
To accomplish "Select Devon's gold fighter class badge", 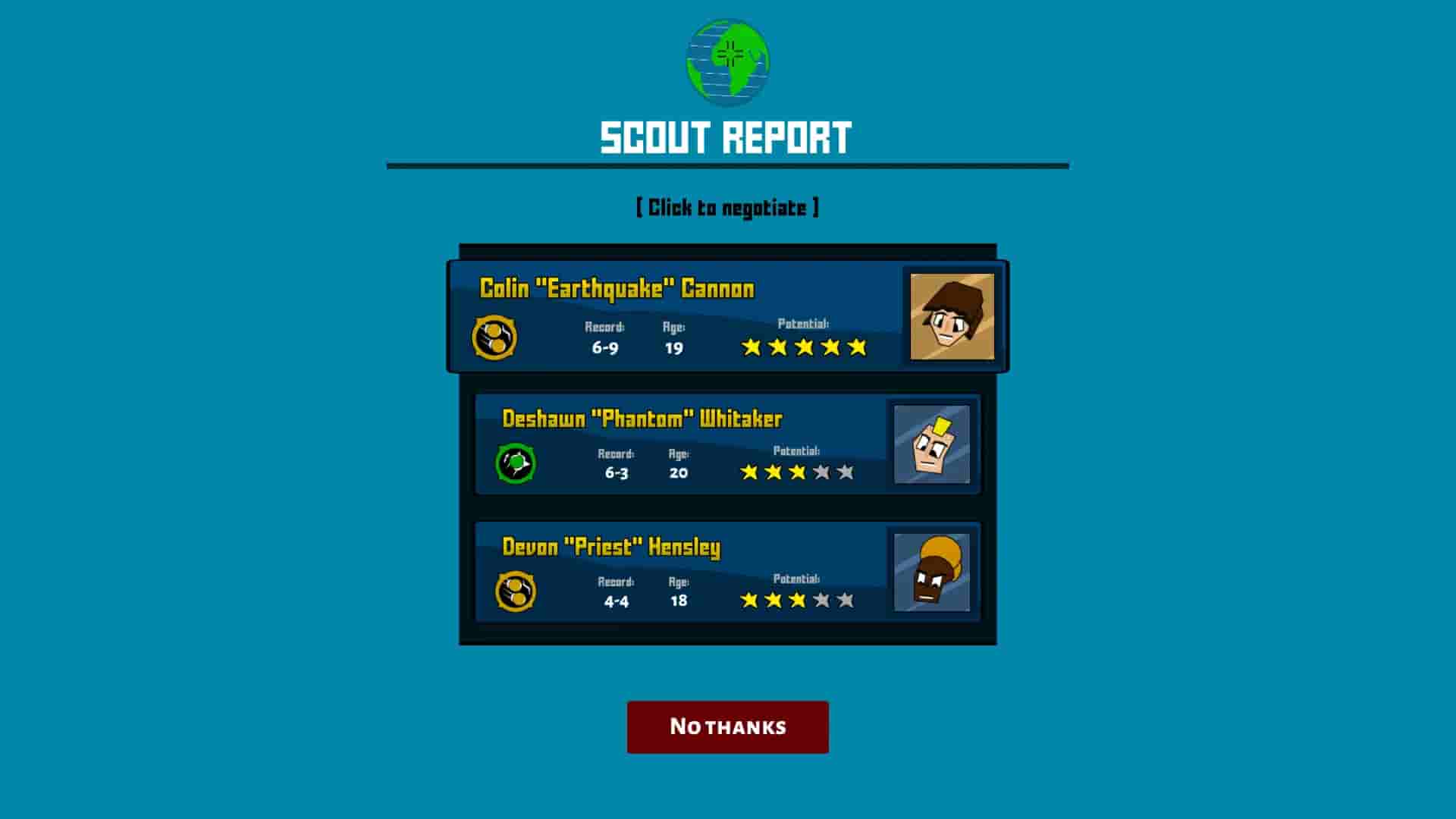I will click(516, 591).
